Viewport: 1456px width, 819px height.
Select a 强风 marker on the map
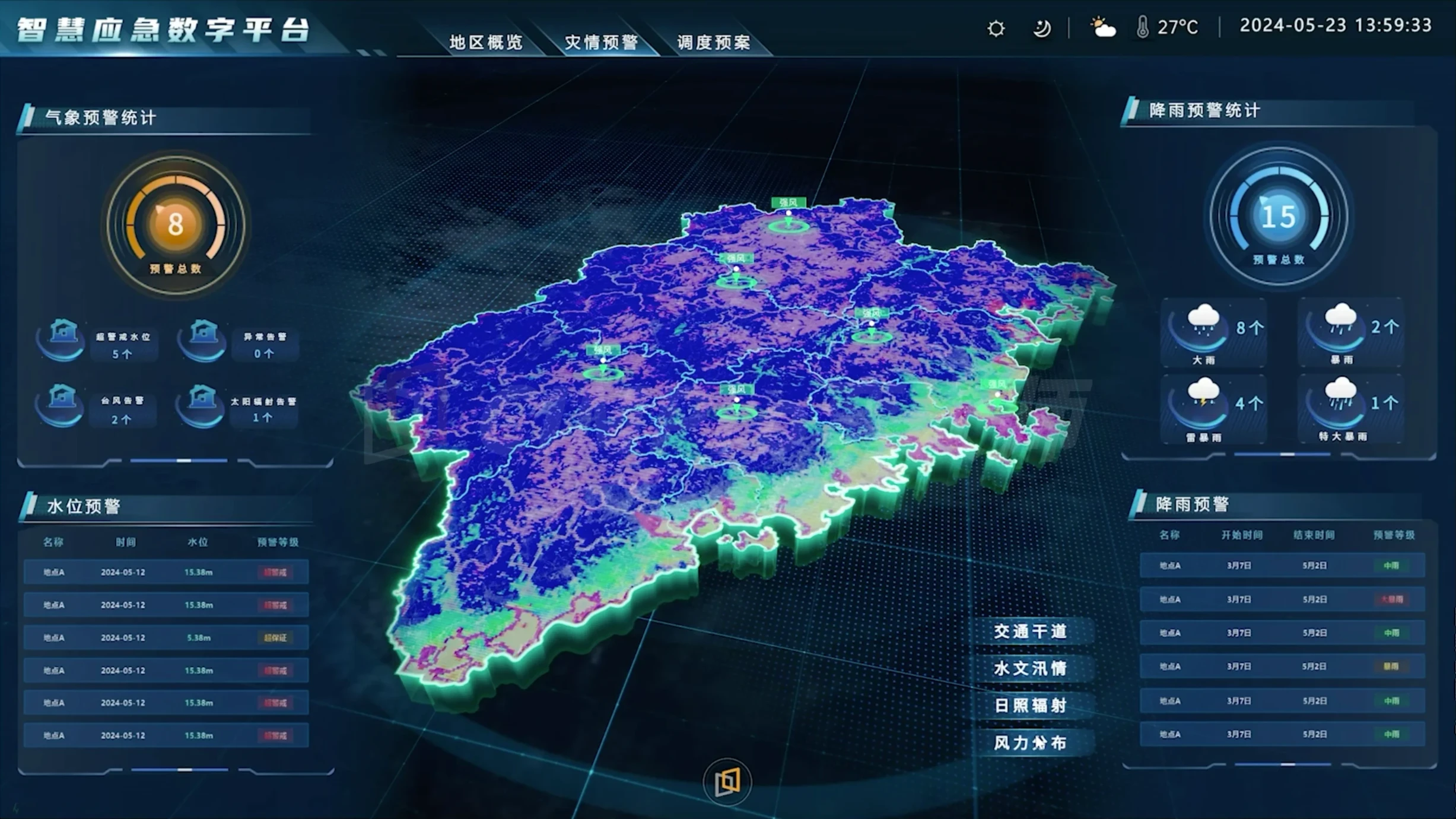(x=788, y=202)
